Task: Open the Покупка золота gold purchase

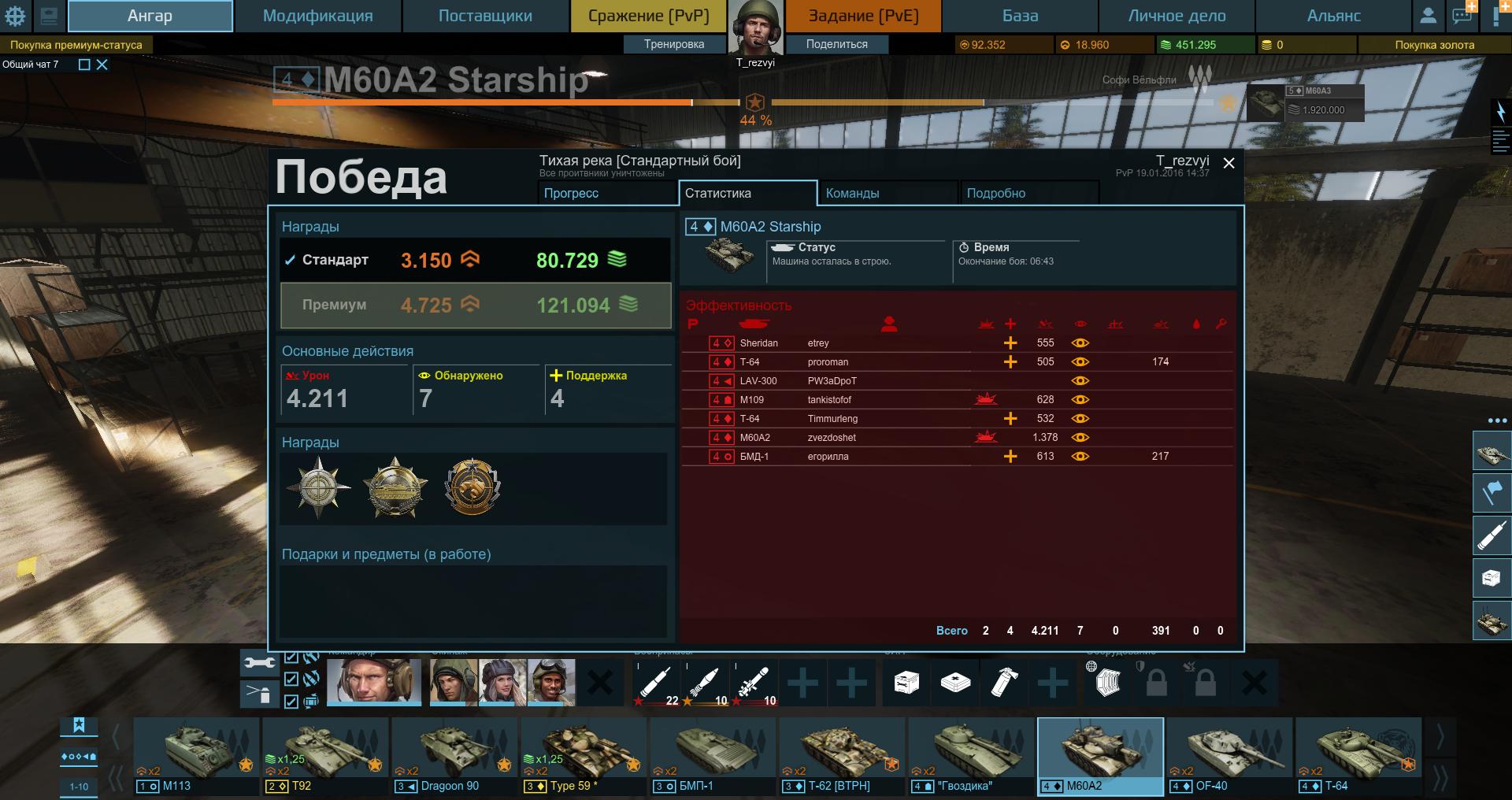Action: coord(1434,45)
